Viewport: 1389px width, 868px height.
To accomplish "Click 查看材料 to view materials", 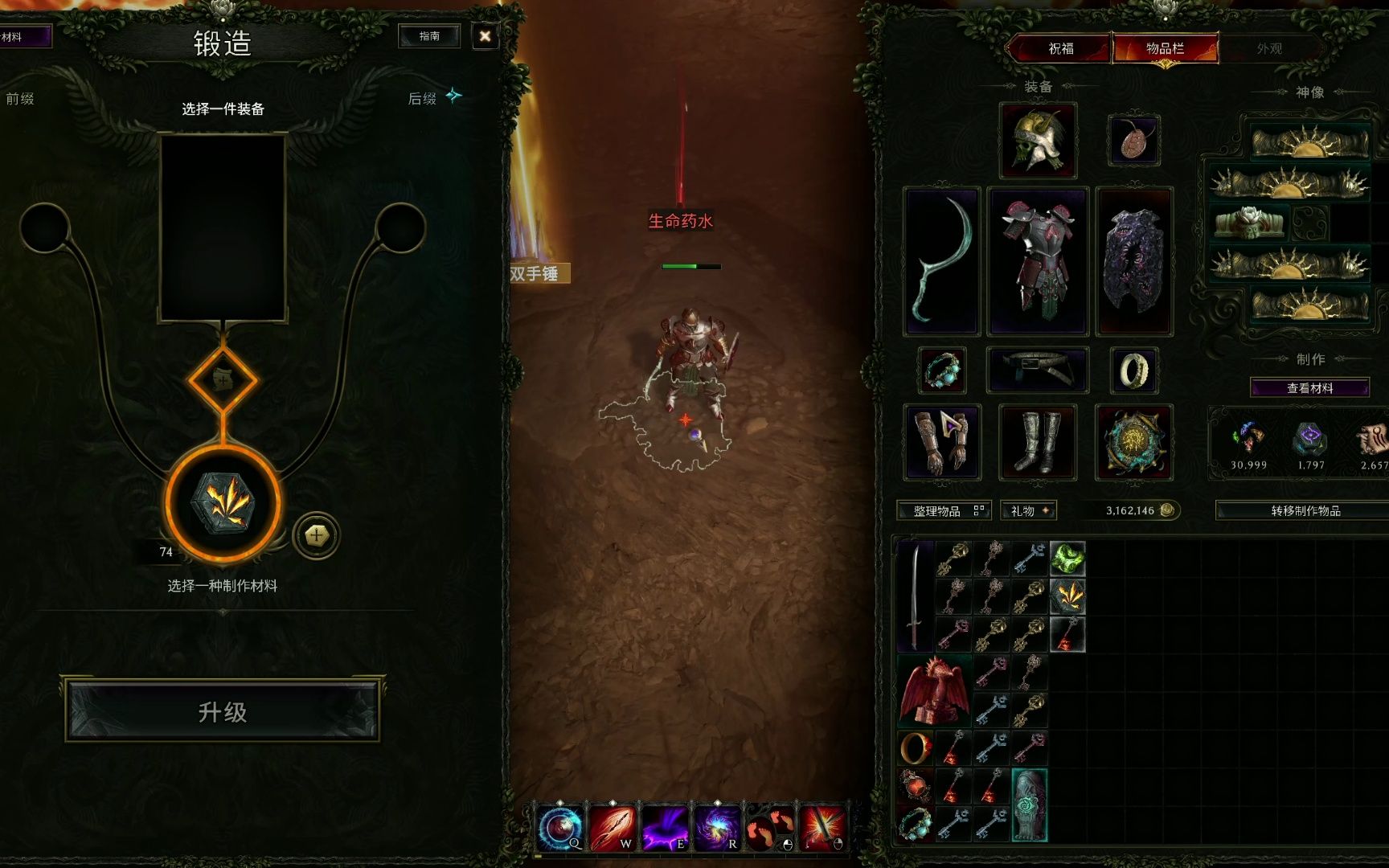I will point(1309,388).
